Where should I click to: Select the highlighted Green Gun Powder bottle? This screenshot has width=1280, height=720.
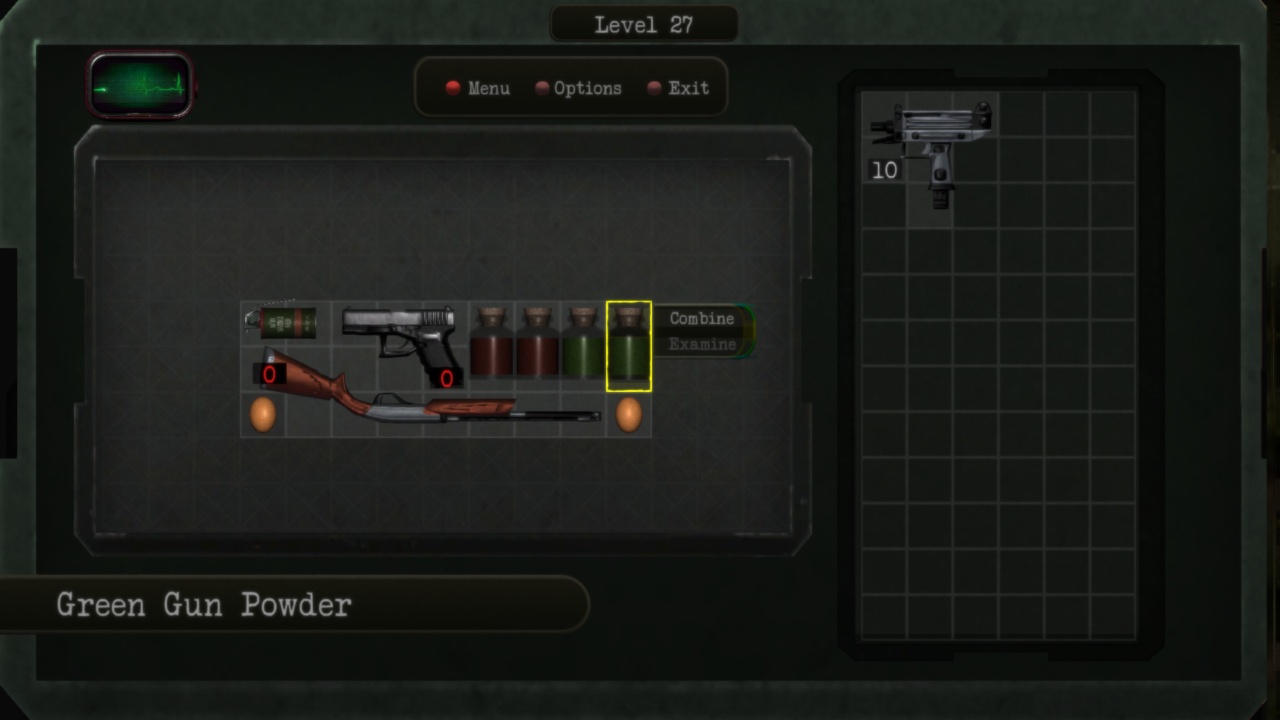pos(630,345)
